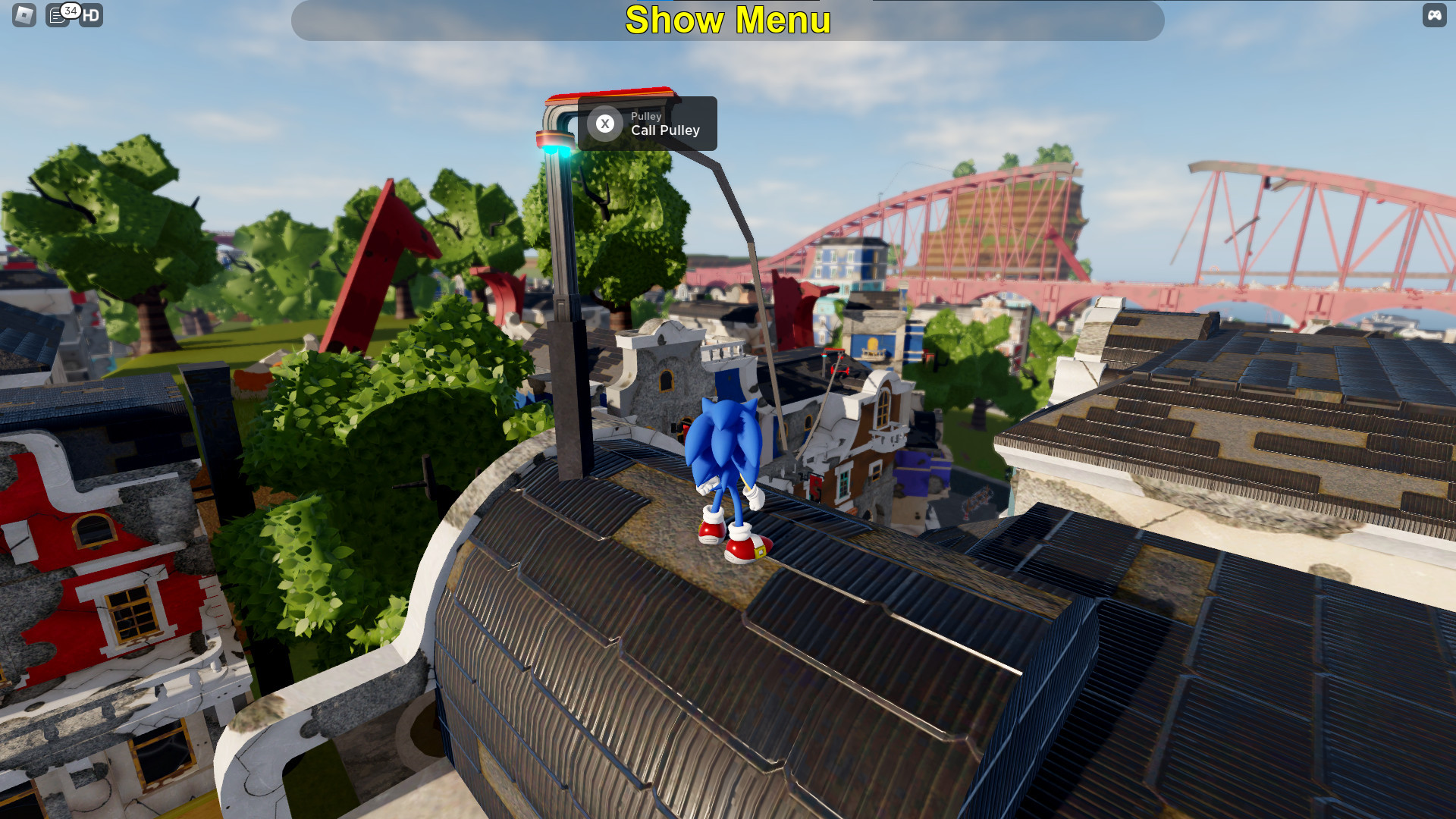Click the chat notification badge showing 34
The height and width of the screenshot is (819, 1456).
pos(69,10)
